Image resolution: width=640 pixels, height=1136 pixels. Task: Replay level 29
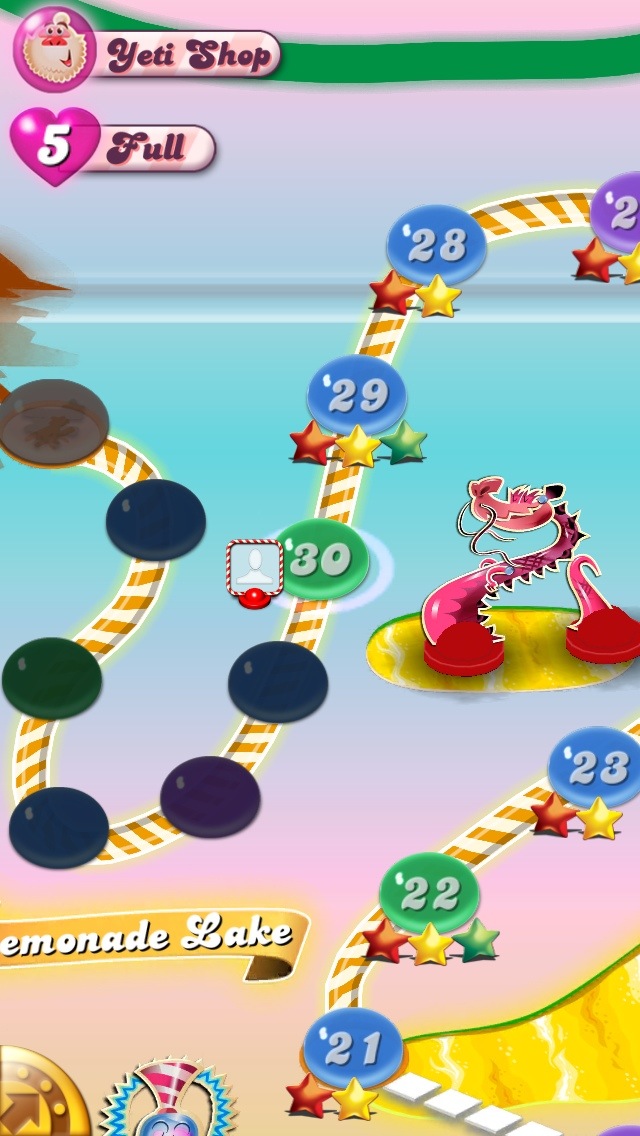tap(357, 396)
